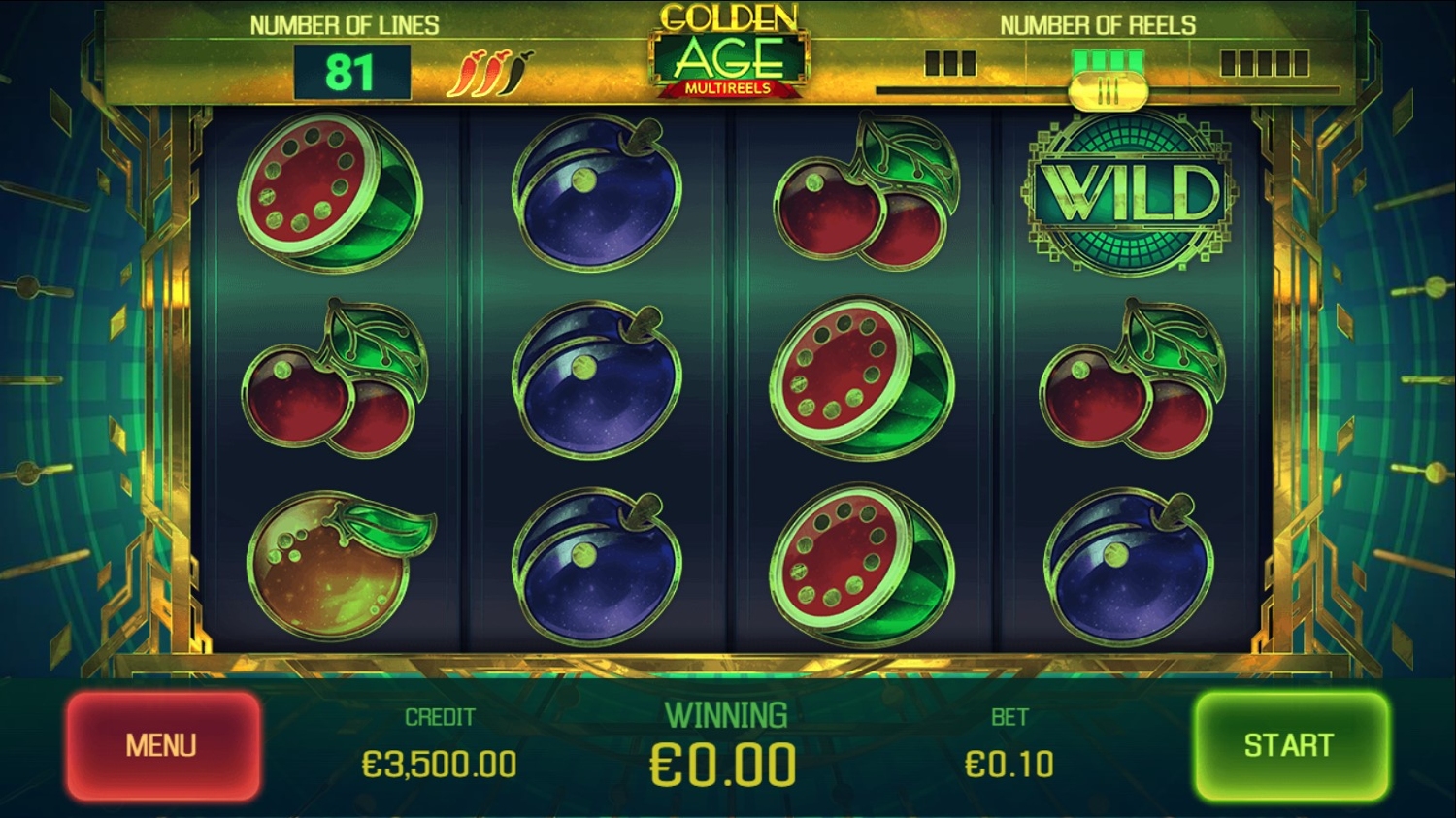The width and height of the screenshot is (1456, 818).
Task: Select the three-reel option
Action: [949, 64]
